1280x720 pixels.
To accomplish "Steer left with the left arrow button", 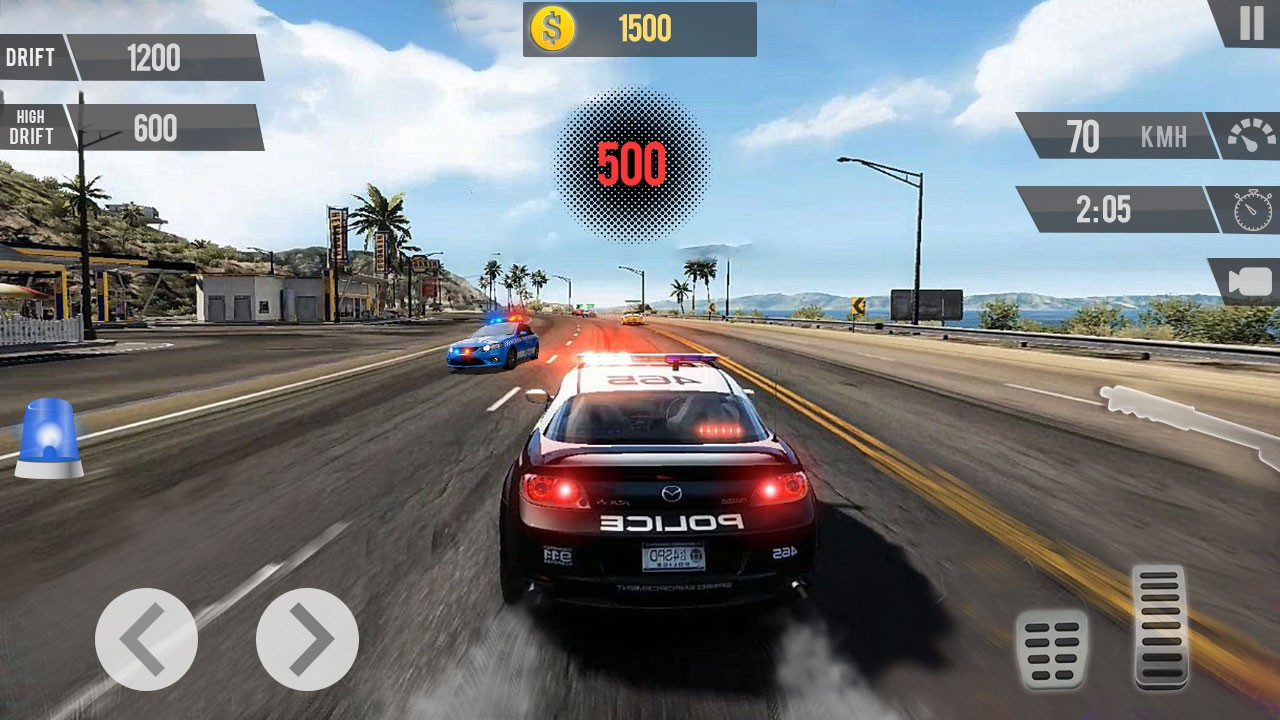I will tap(146, 639).
